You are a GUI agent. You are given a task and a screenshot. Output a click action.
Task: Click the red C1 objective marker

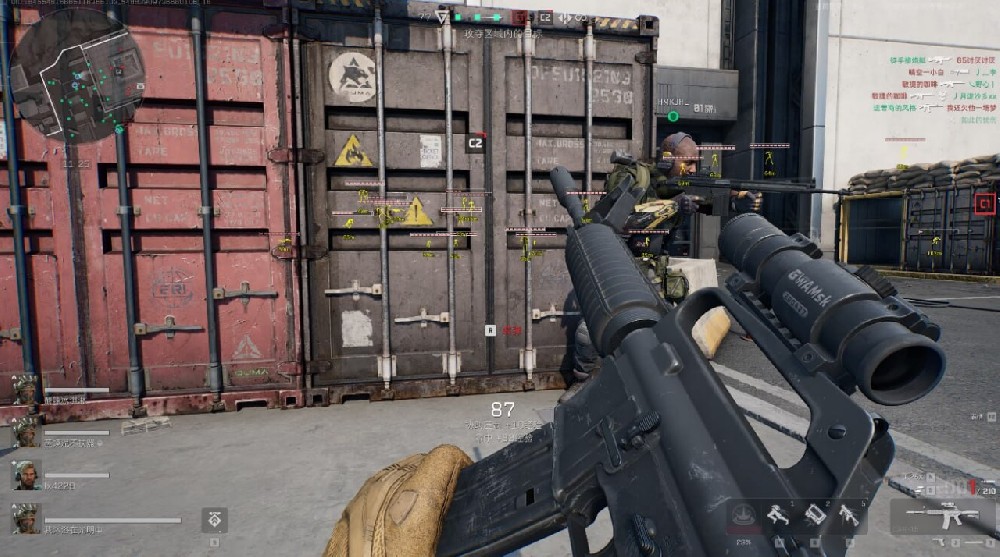(985, 204)
